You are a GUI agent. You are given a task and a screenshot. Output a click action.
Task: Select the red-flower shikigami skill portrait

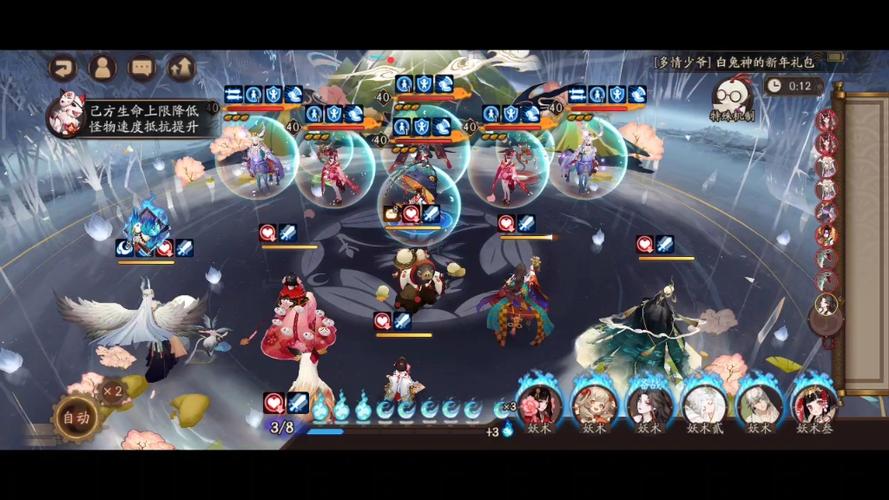[x=540, y=404]
